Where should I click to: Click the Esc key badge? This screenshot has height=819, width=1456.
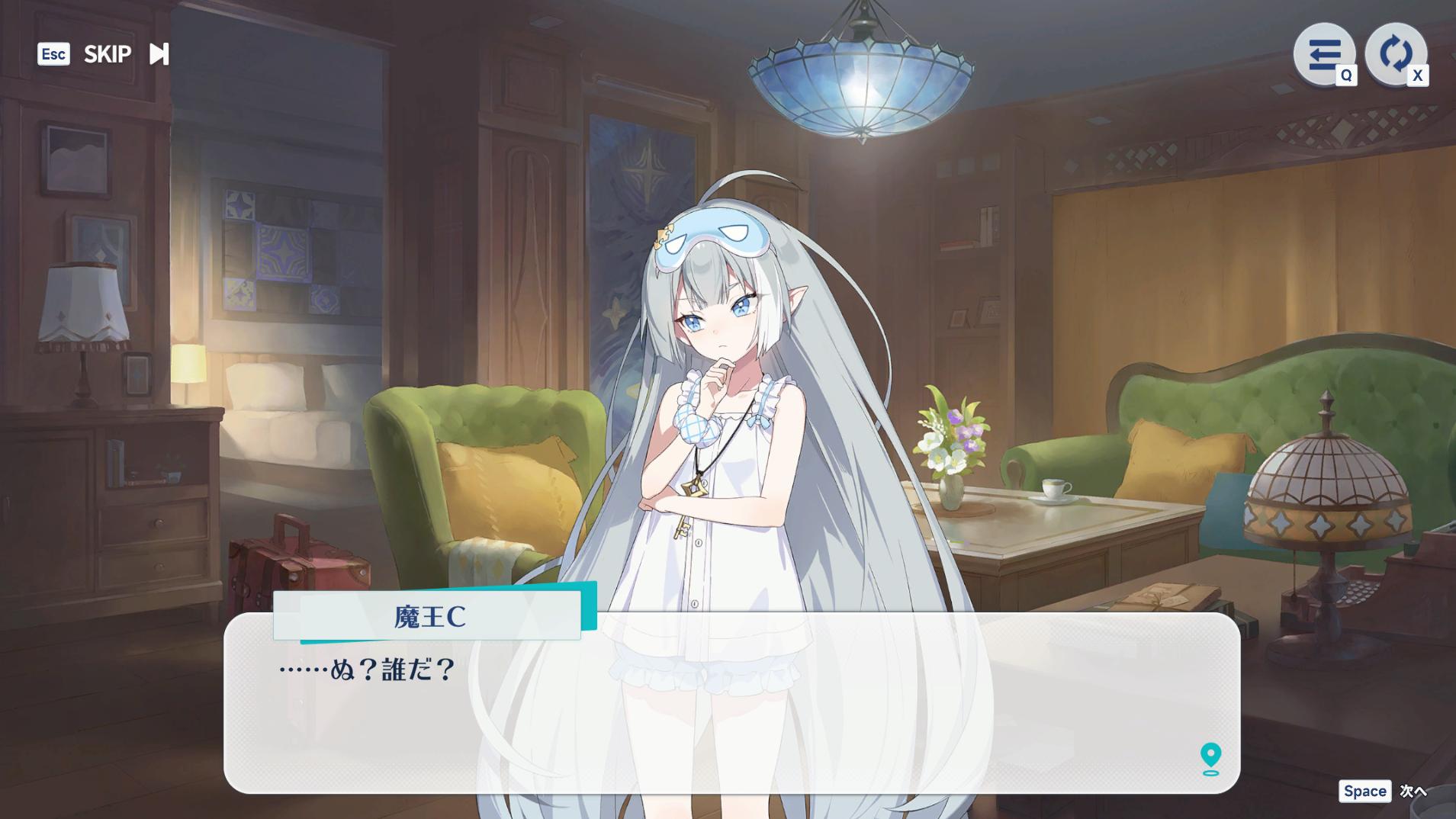[x=53, y=53]
